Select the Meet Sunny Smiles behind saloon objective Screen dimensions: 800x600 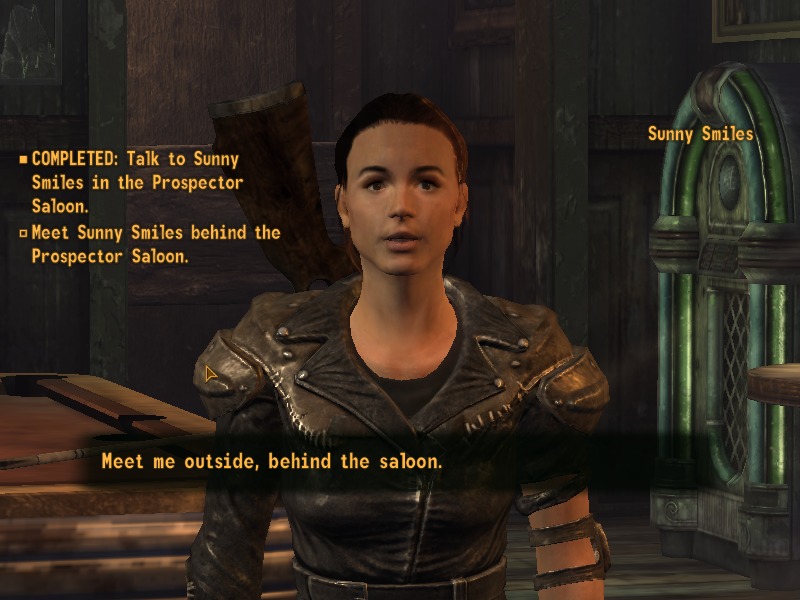tap(155, 244)
